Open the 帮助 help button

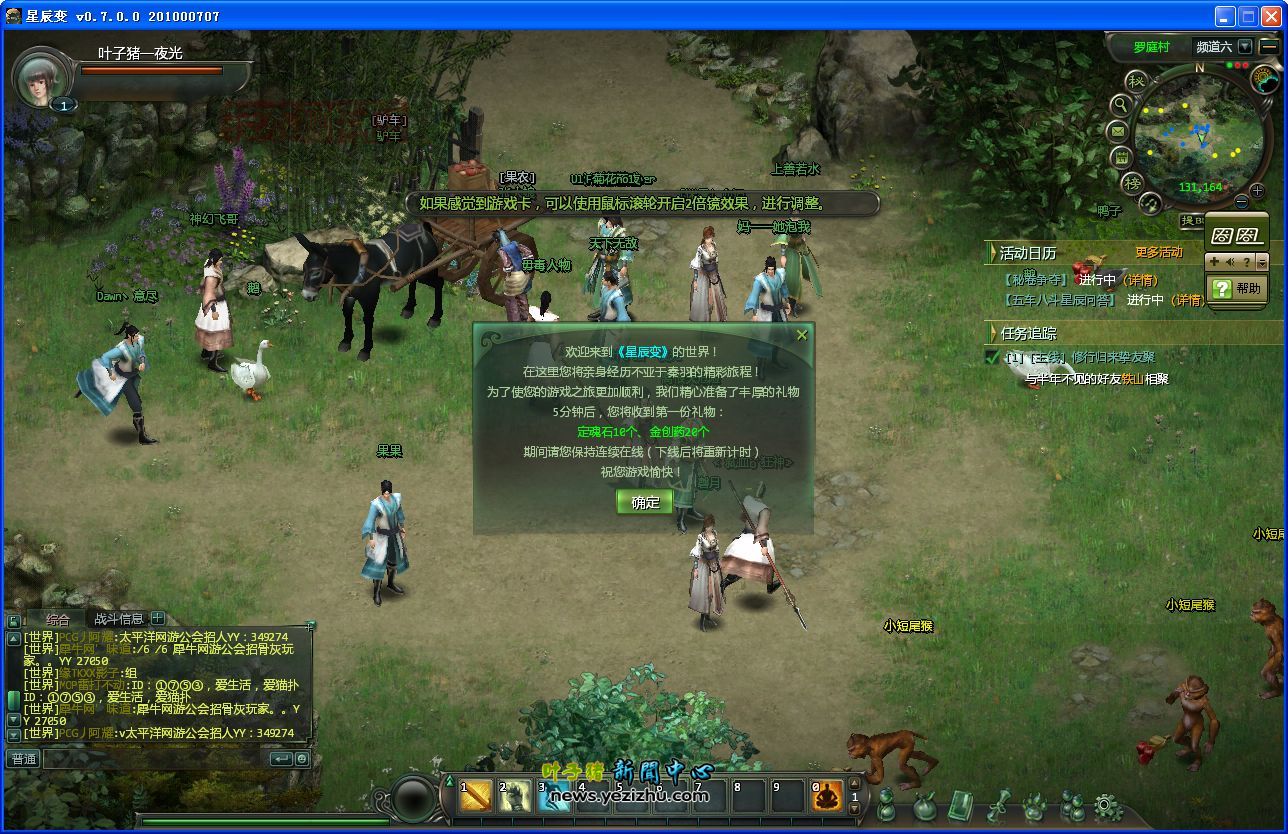[x=1237, y=288]
